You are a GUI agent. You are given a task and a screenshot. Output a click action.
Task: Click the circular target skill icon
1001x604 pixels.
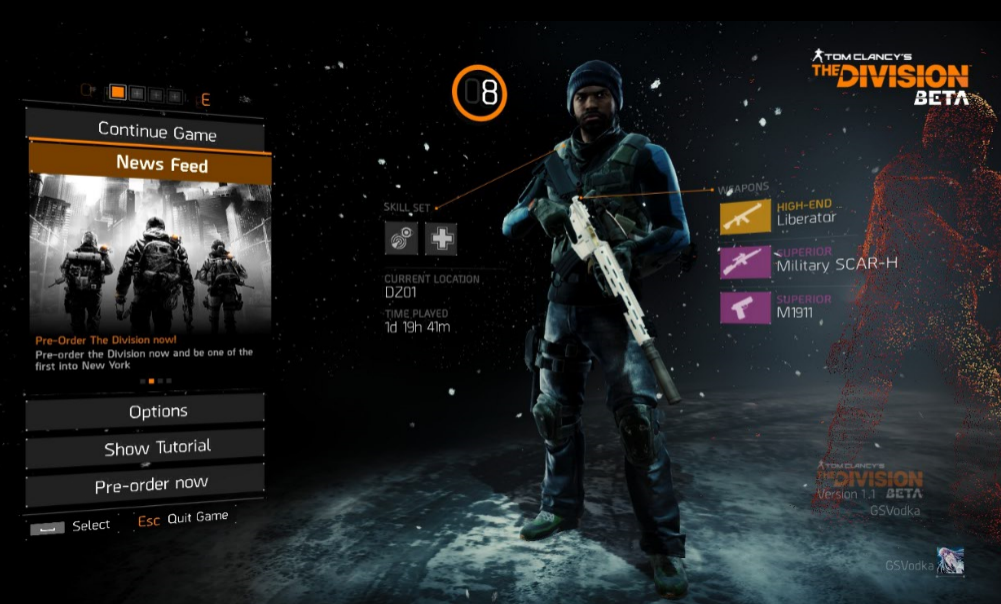(402, 238)
